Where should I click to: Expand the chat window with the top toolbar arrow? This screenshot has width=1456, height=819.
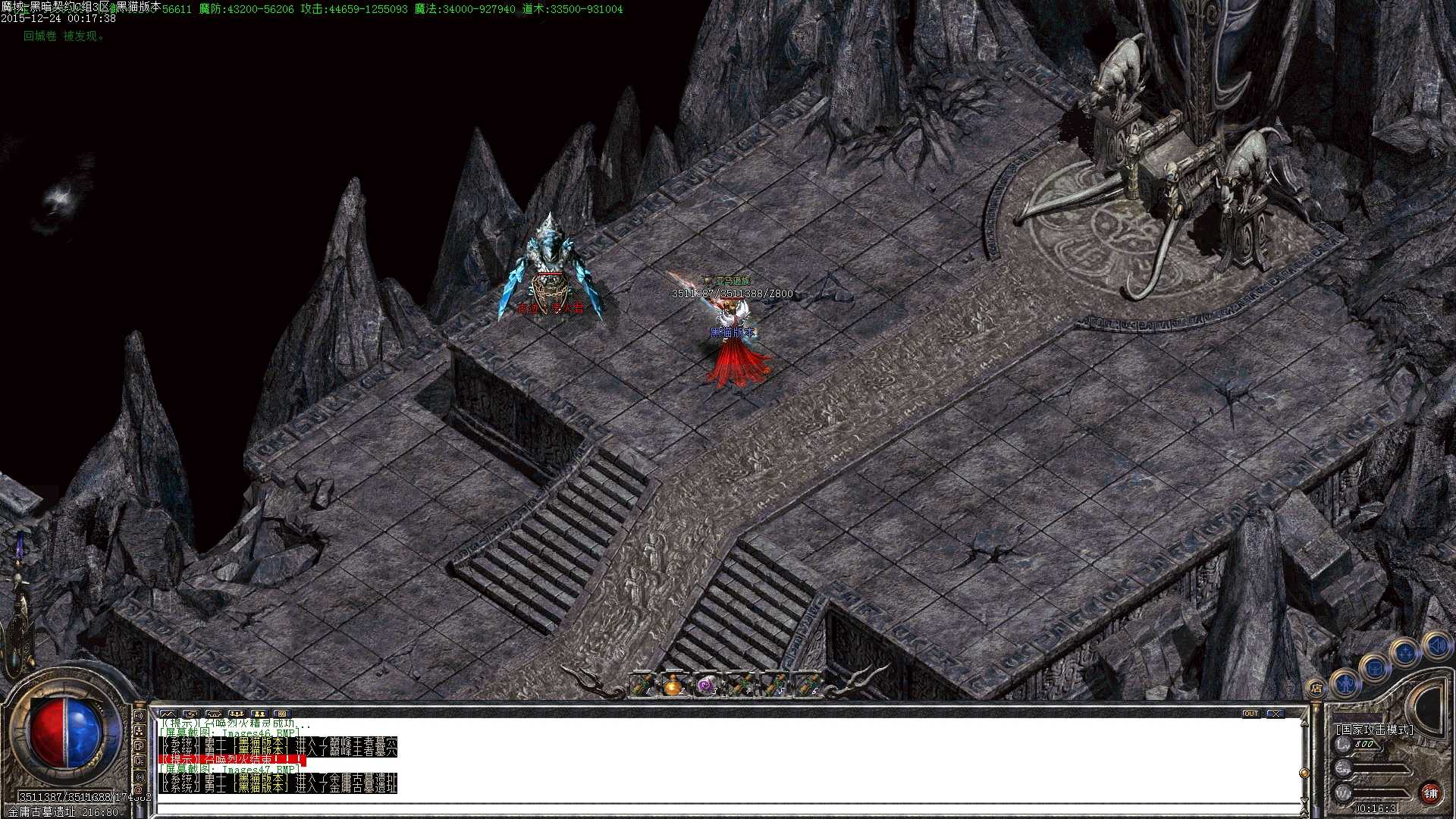coord(192,714)
